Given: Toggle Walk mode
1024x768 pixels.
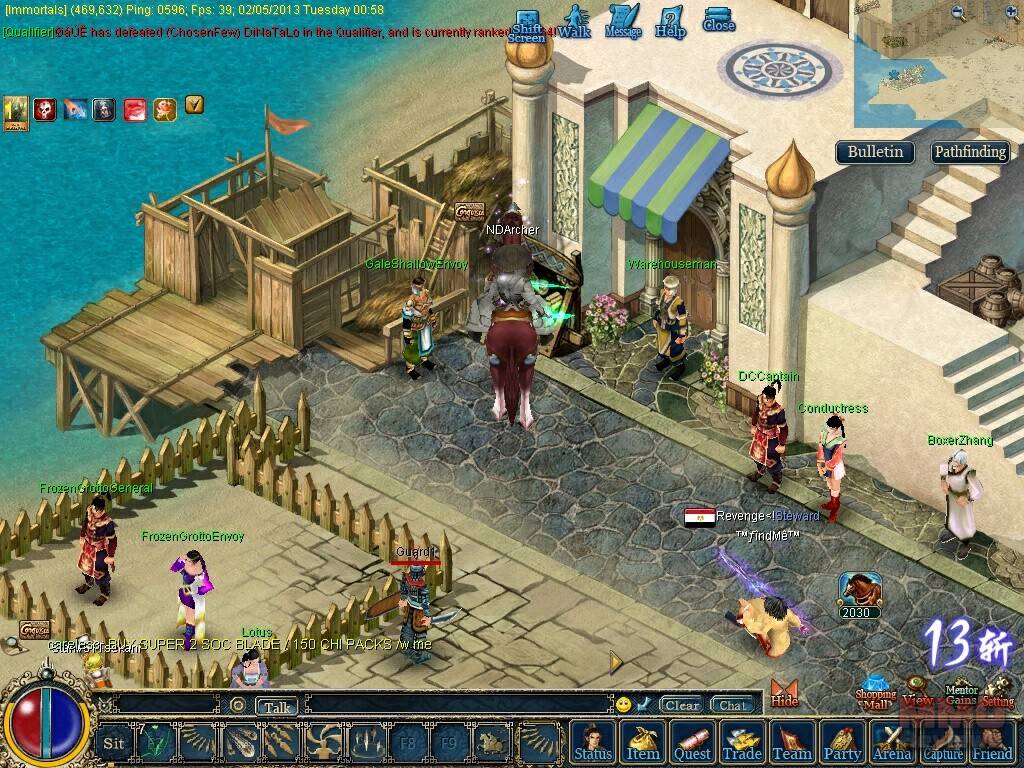Looking at the screenshot, I should click(x=574, y=23).
